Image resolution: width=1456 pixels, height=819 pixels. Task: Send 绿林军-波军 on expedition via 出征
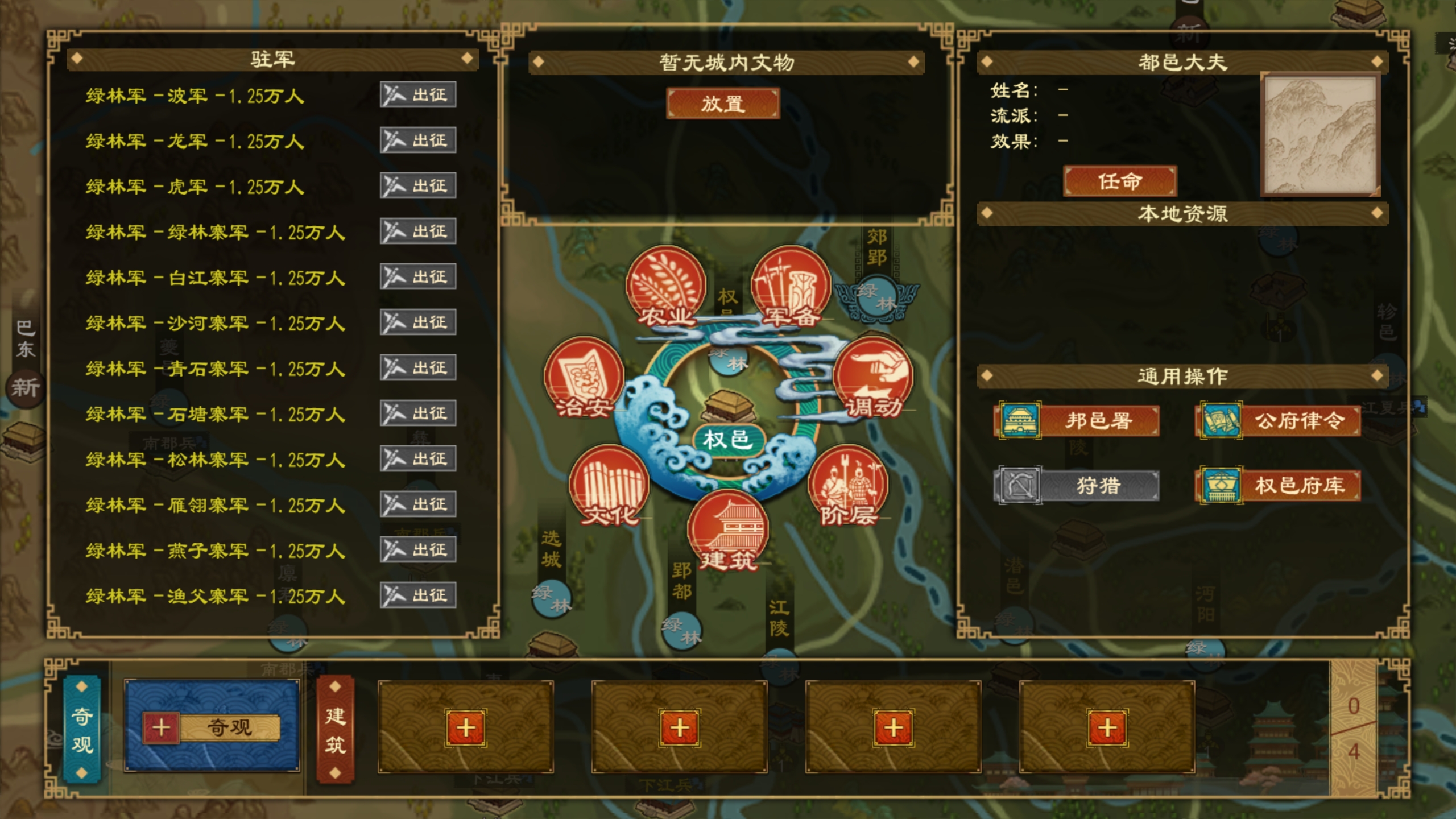pyautogui.click(x=418, y=94)
